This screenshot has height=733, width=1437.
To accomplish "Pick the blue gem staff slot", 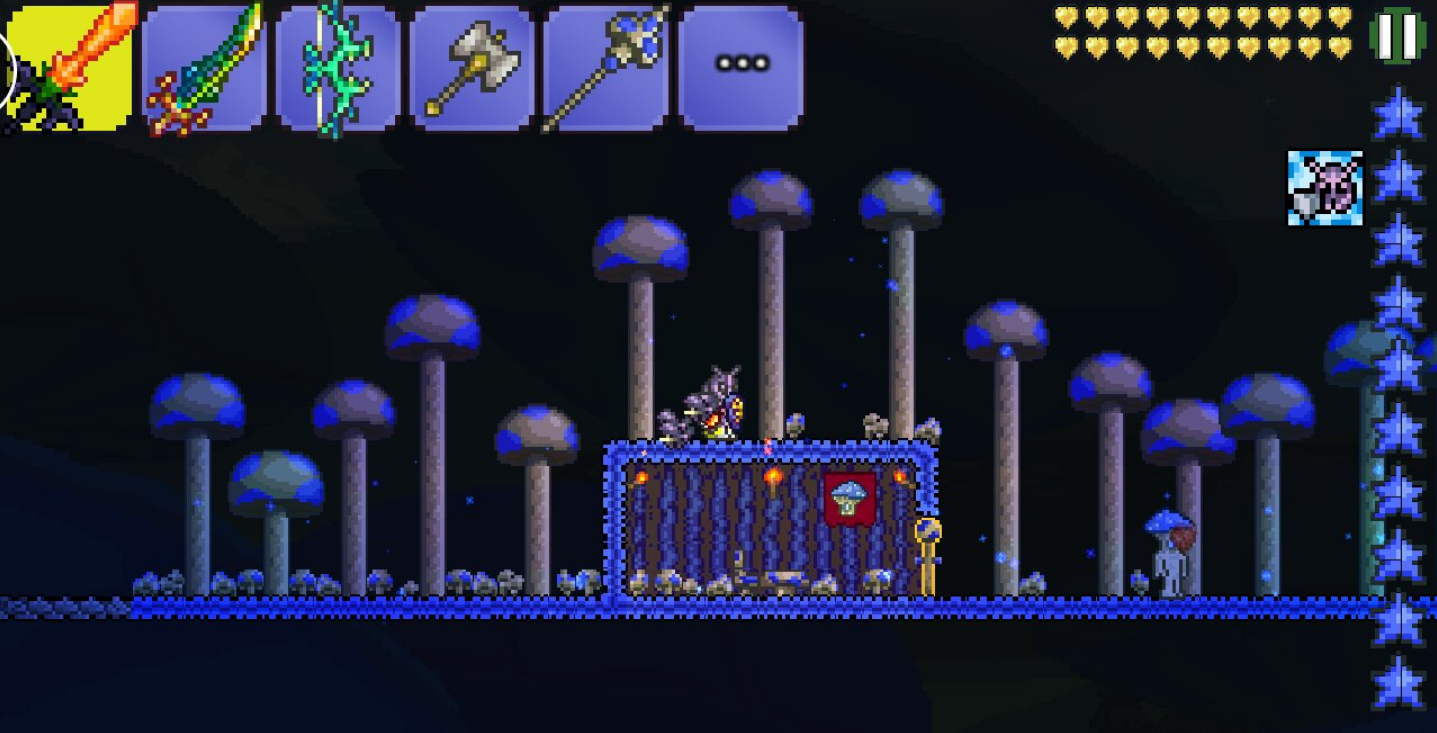I will [x=605, y=68].
